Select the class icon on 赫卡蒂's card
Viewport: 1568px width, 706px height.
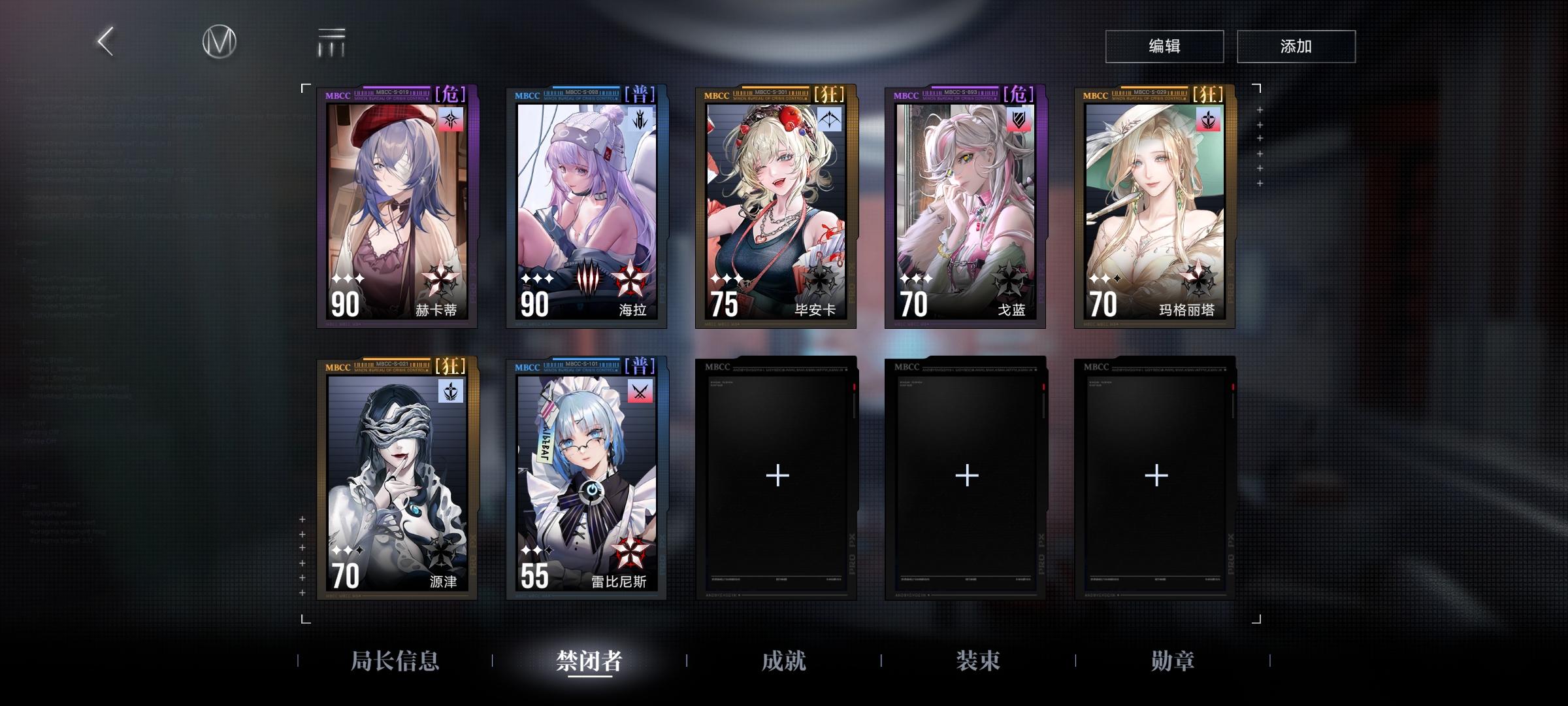[451, 118]
